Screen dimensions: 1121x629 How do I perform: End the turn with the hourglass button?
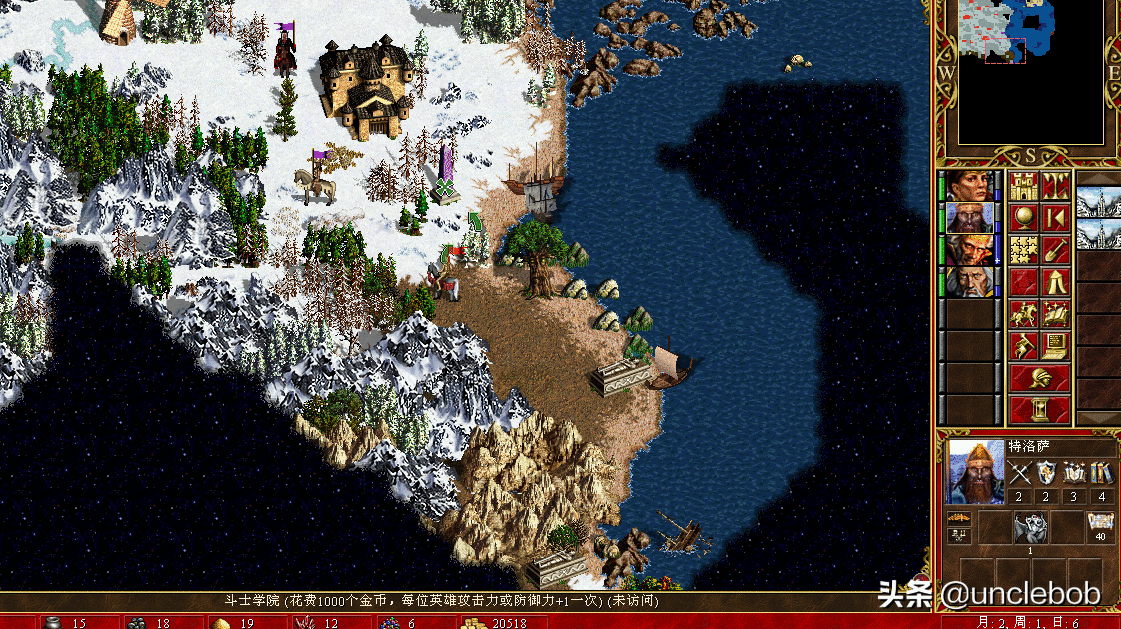(x=1040, y=410)
